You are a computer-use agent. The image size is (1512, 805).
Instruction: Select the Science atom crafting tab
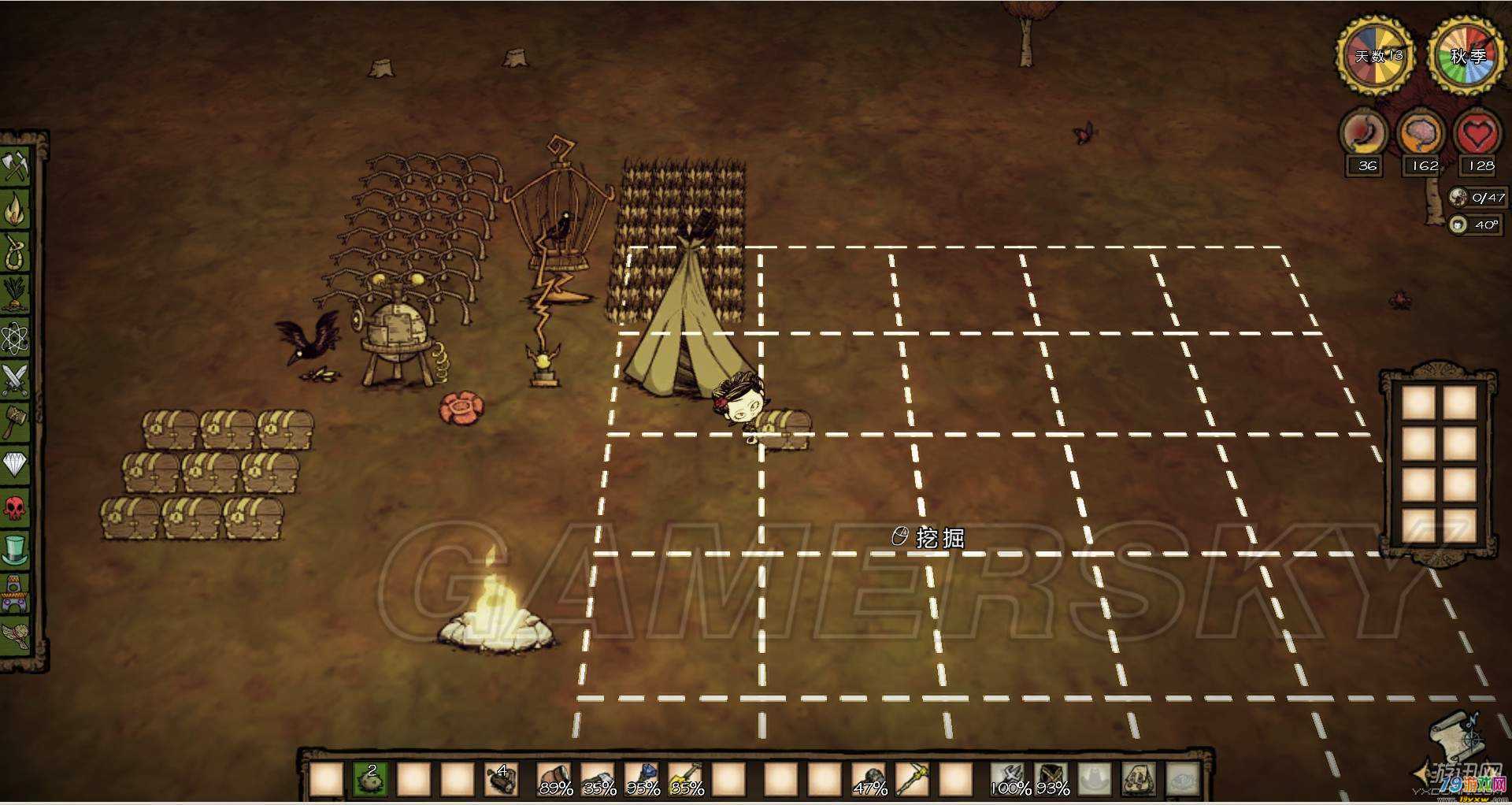click(x=16, y=338)
